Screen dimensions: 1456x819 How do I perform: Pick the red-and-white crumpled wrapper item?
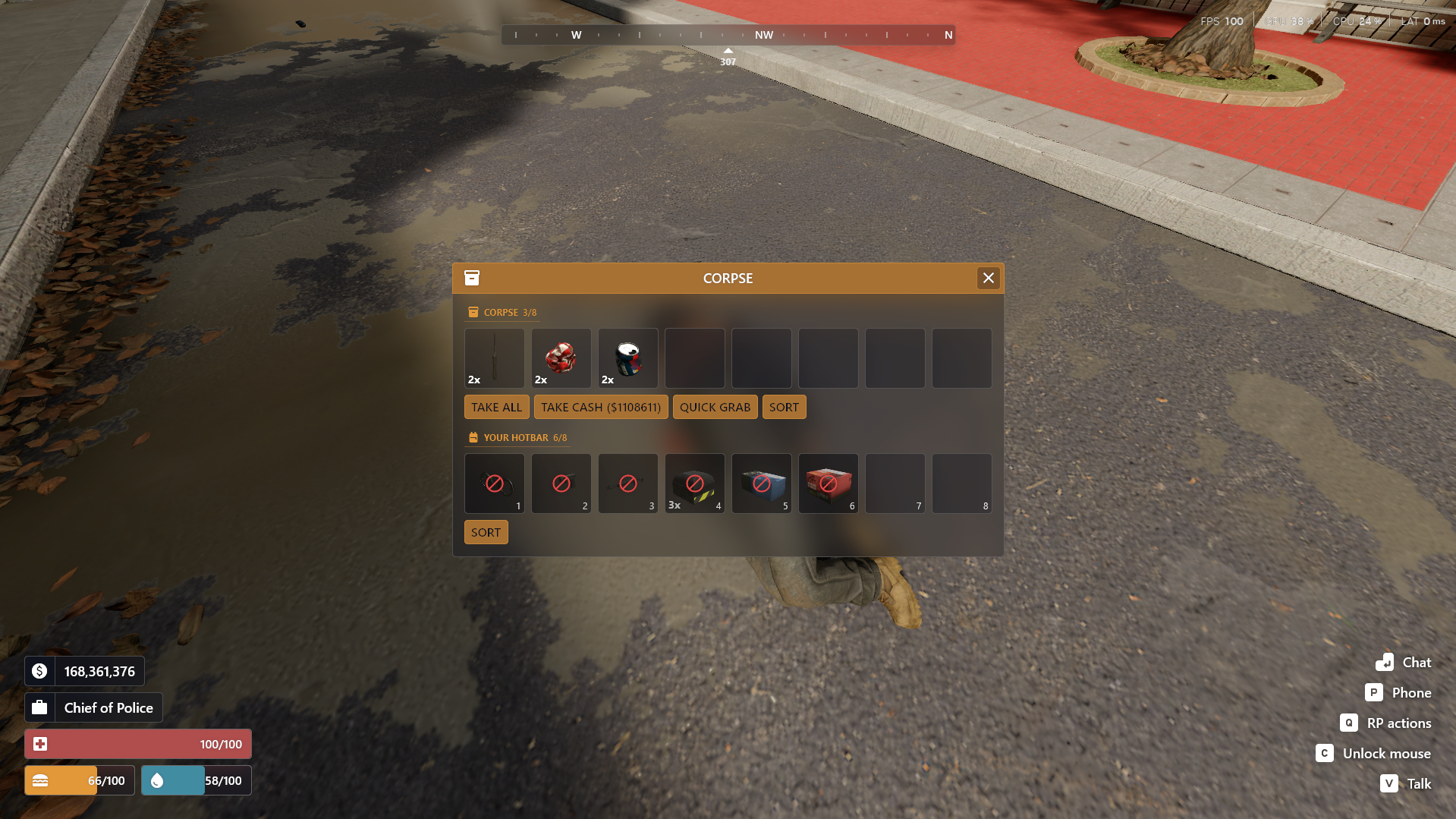[x=561, y=358]
